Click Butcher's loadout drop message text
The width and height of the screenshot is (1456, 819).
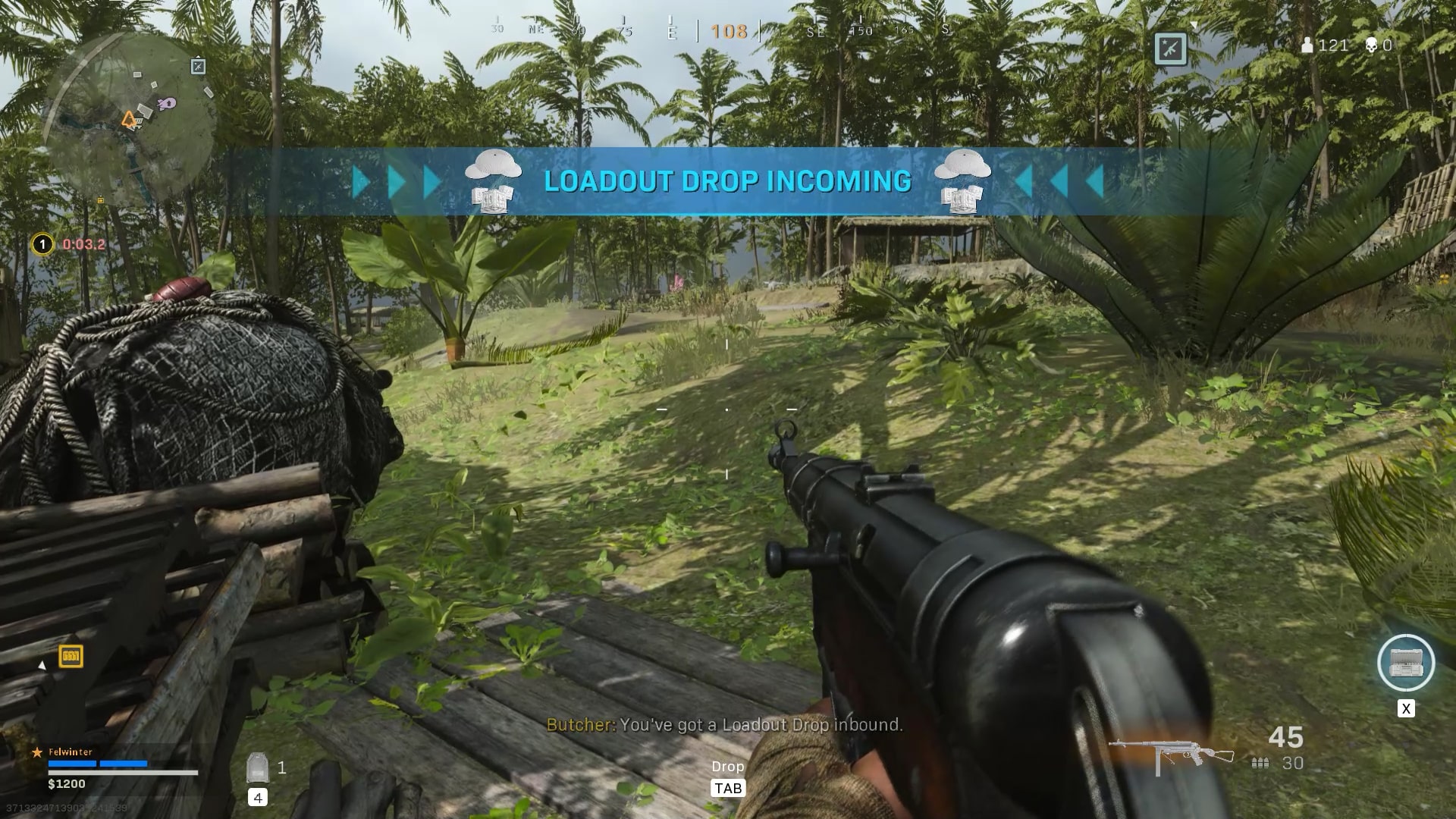pyautogui.click(x=724, y=725)
